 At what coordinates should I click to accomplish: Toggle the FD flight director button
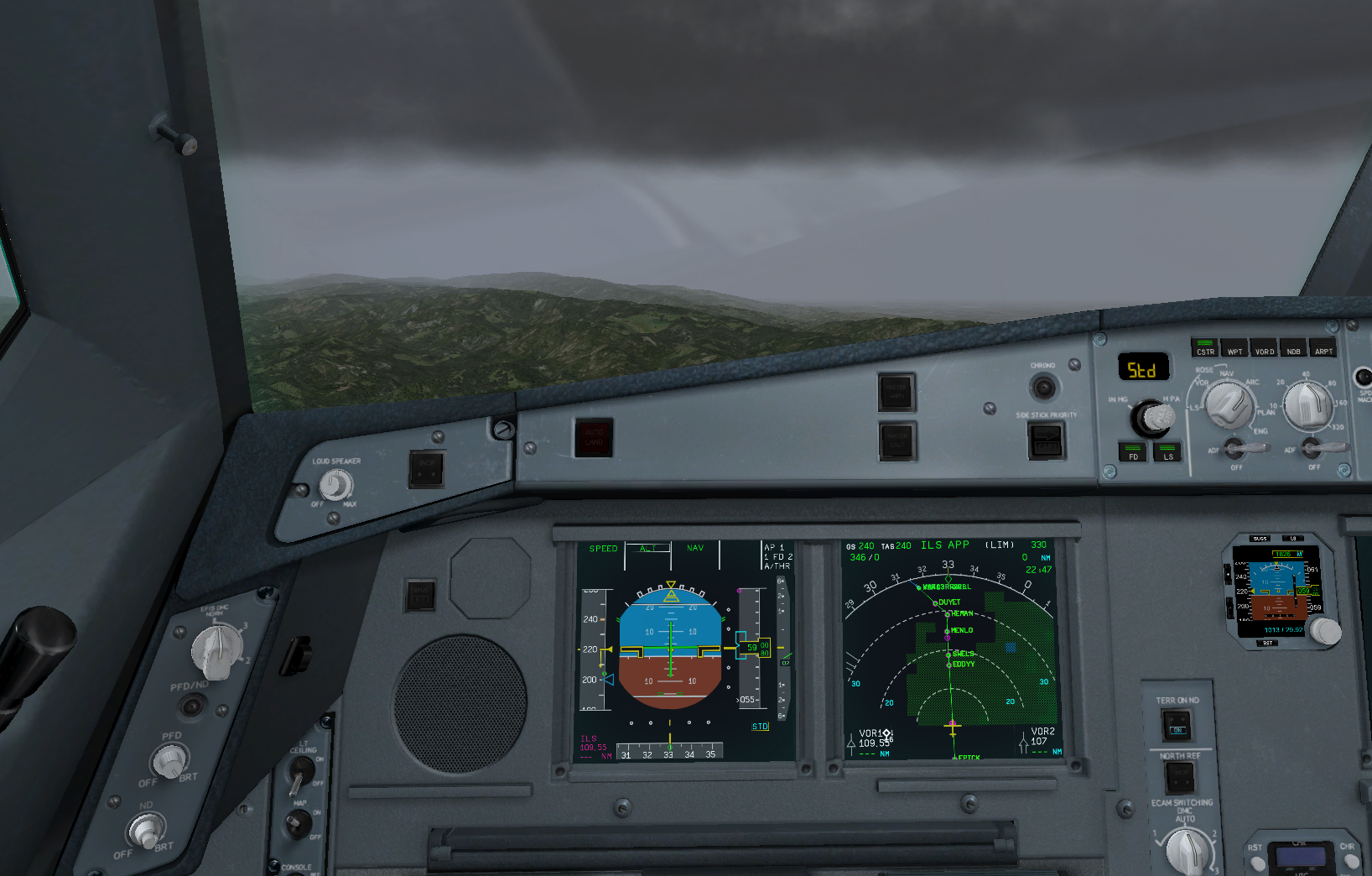coord(1133,452)
